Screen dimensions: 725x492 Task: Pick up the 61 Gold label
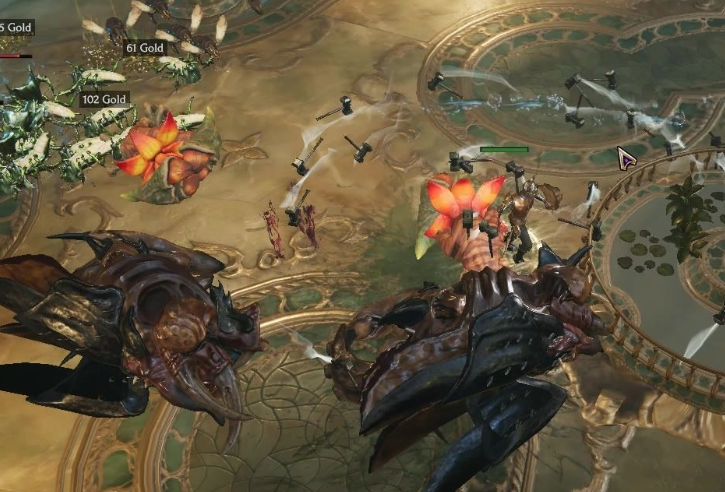[x=145, y=48]
